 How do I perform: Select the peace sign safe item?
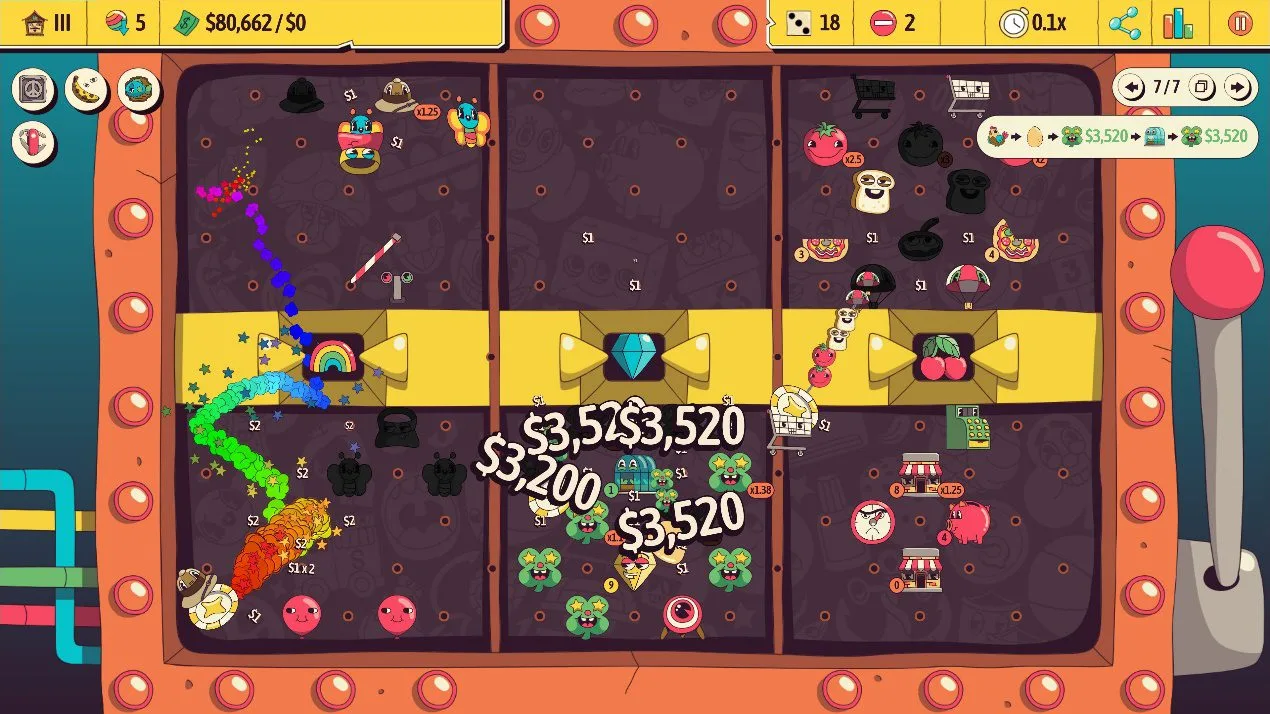point(34,90)
